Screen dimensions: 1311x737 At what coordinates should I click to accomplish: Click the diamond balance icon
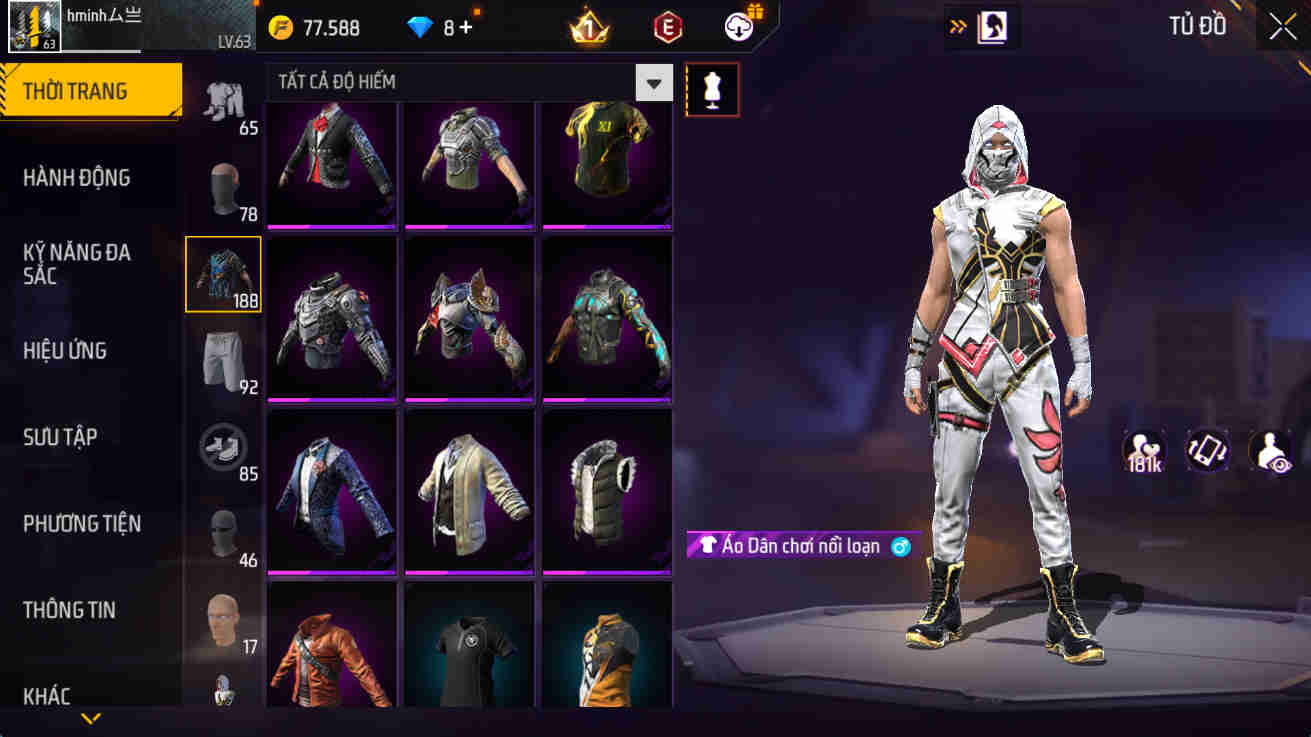click(x=420, y=27)
